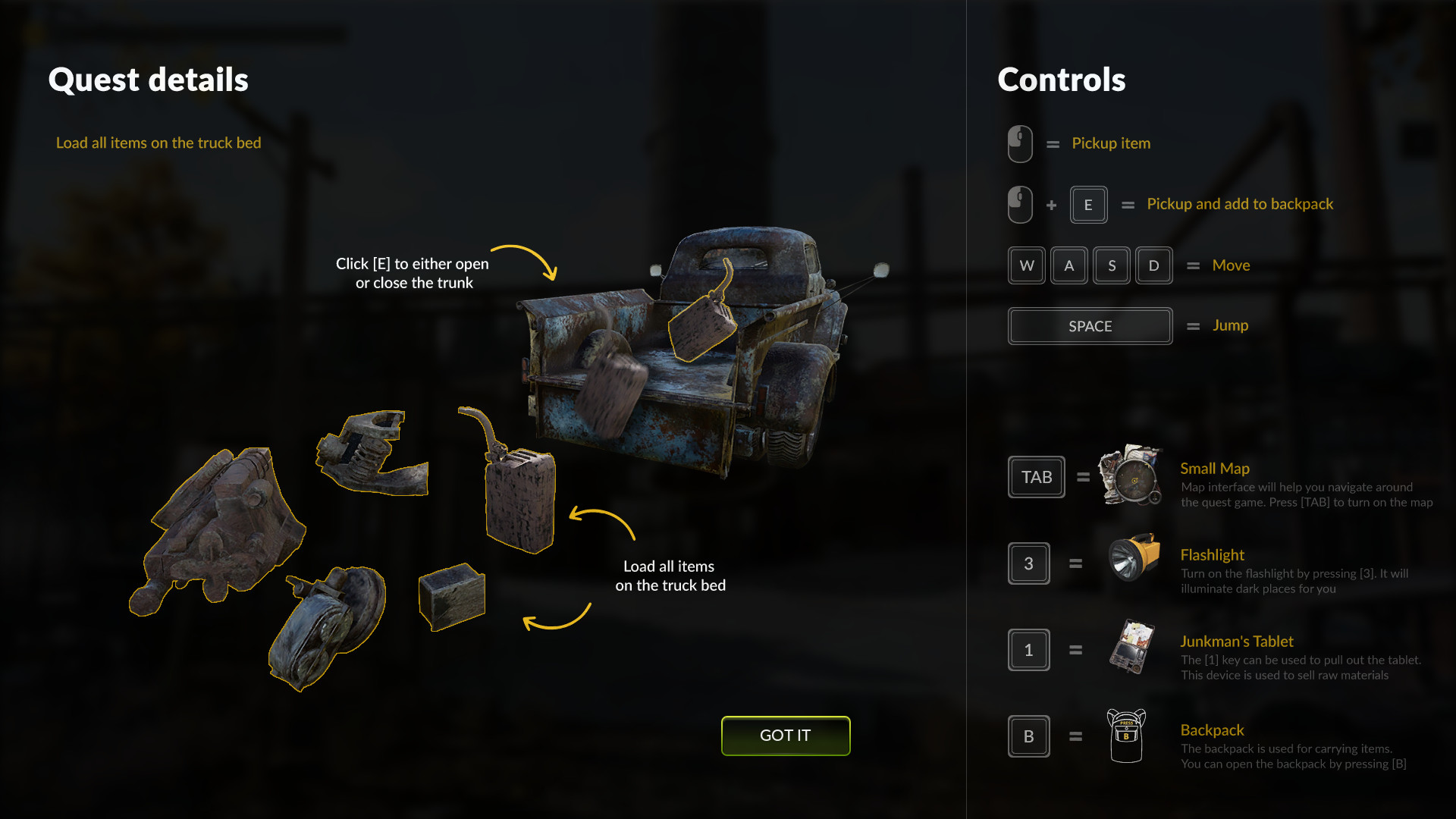
Task: Click the 1 key beside Junkman's Tablet
Action: [x=1028, y=650]
